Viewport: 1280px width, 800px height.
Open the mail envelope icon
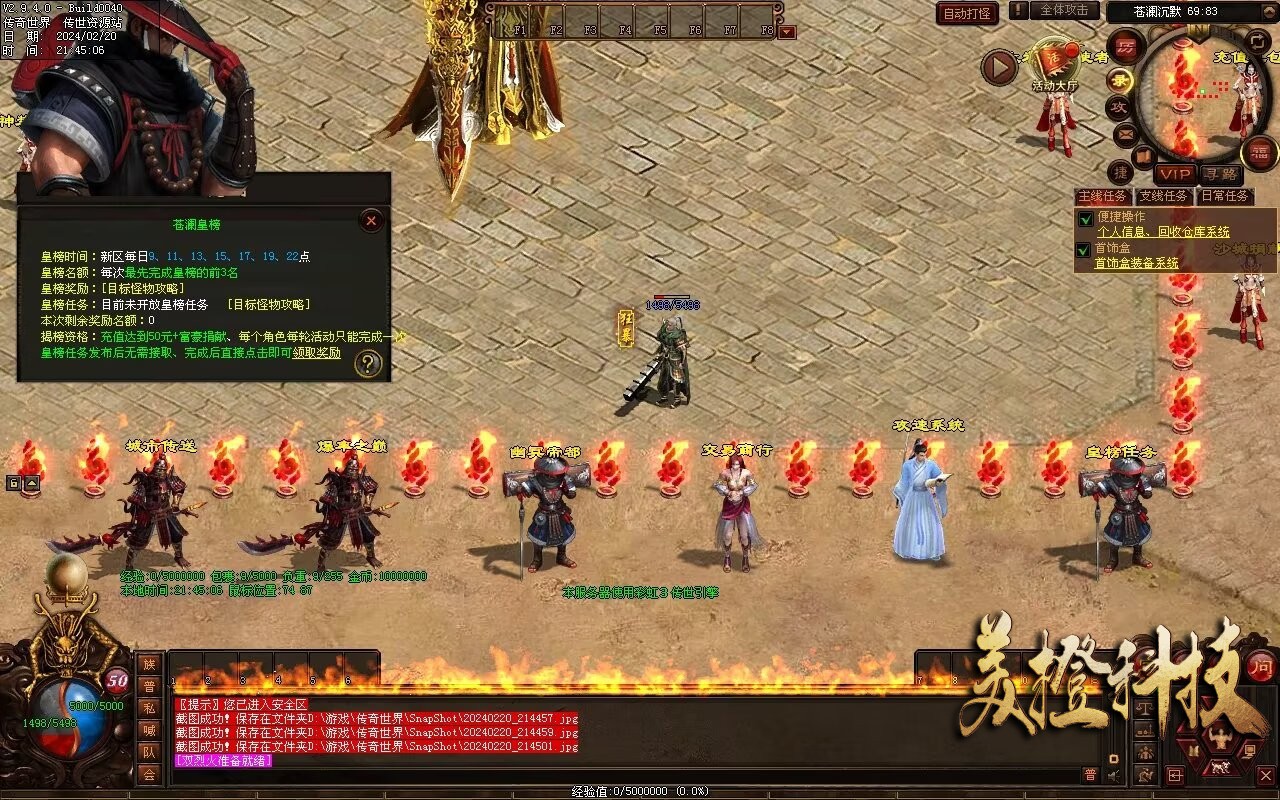tap(1125, 133)
